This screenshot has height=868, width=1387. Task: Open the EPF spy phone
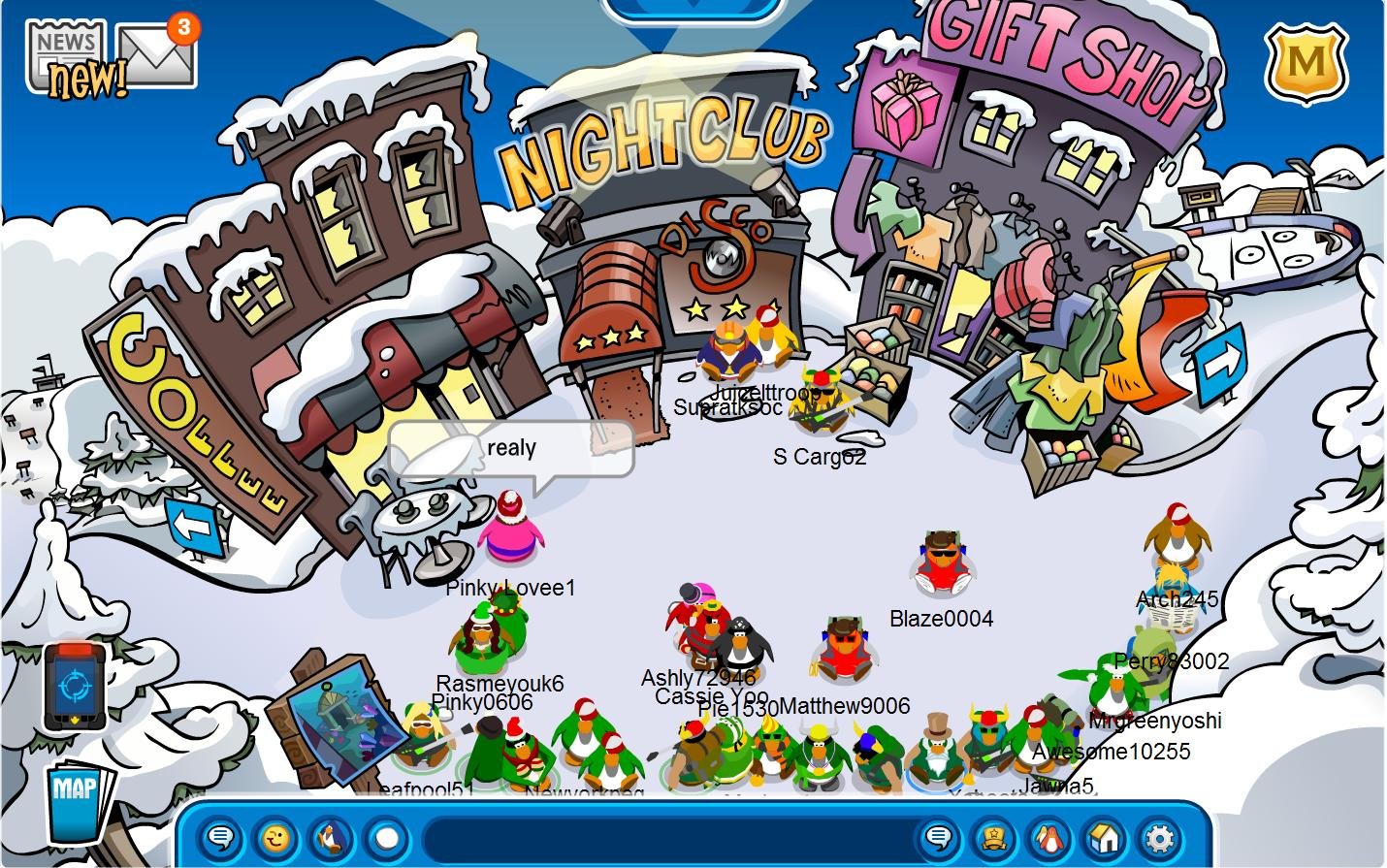tap(74, 687)
